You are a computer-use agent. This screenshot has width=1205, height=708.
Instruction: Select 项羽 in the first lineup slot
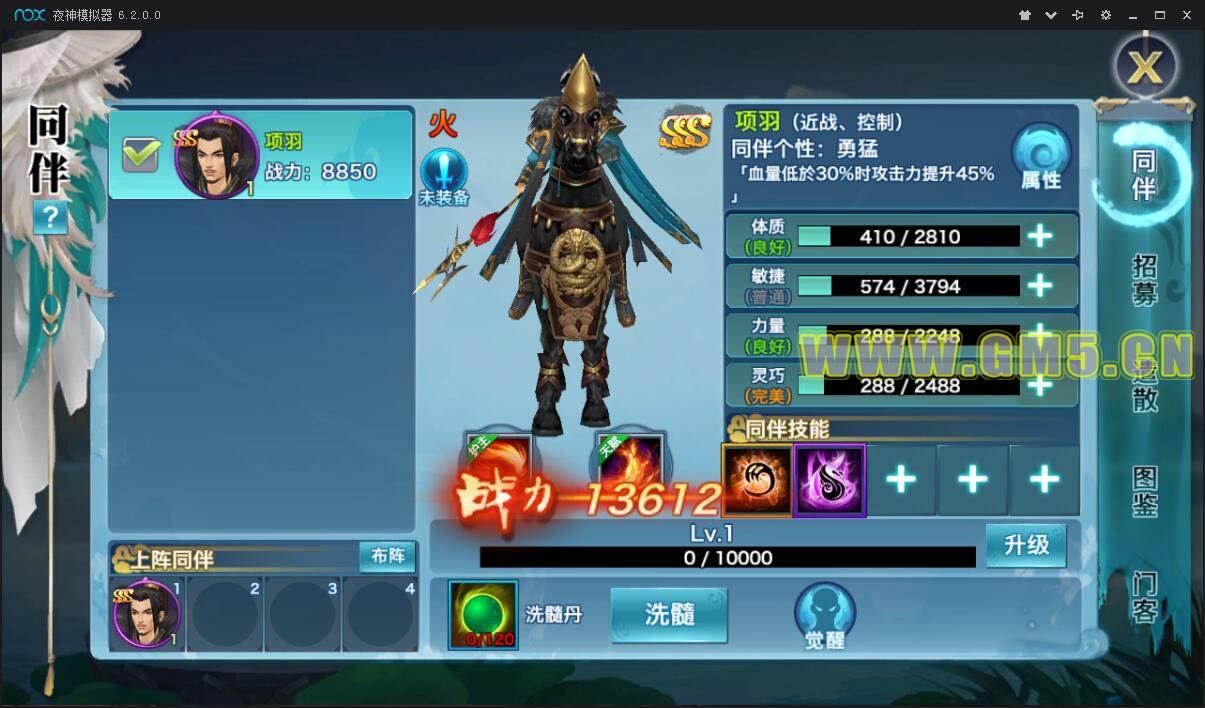147,614
